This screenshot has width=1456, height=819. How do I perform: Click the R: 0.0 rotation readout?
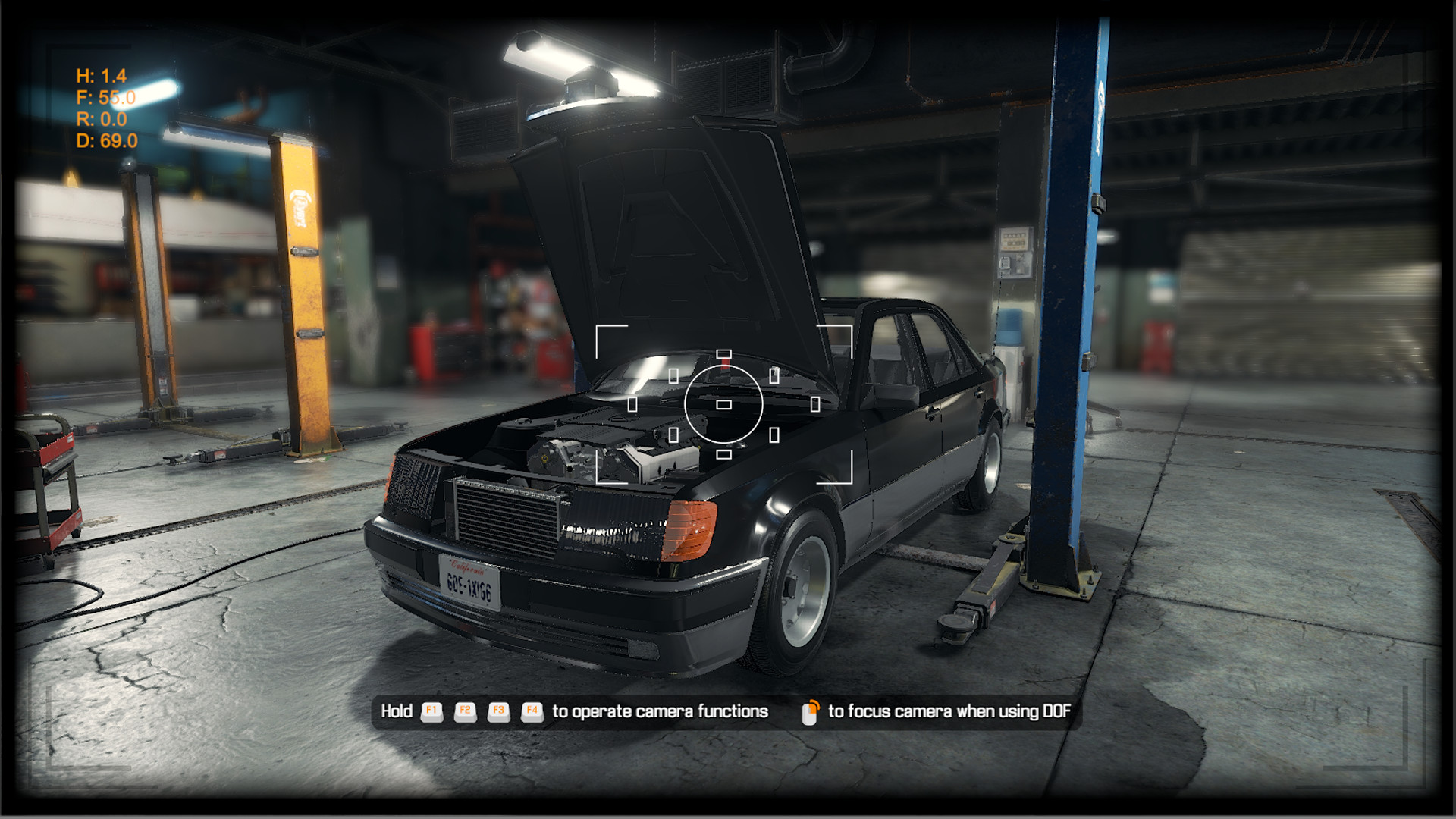[99, 118]
